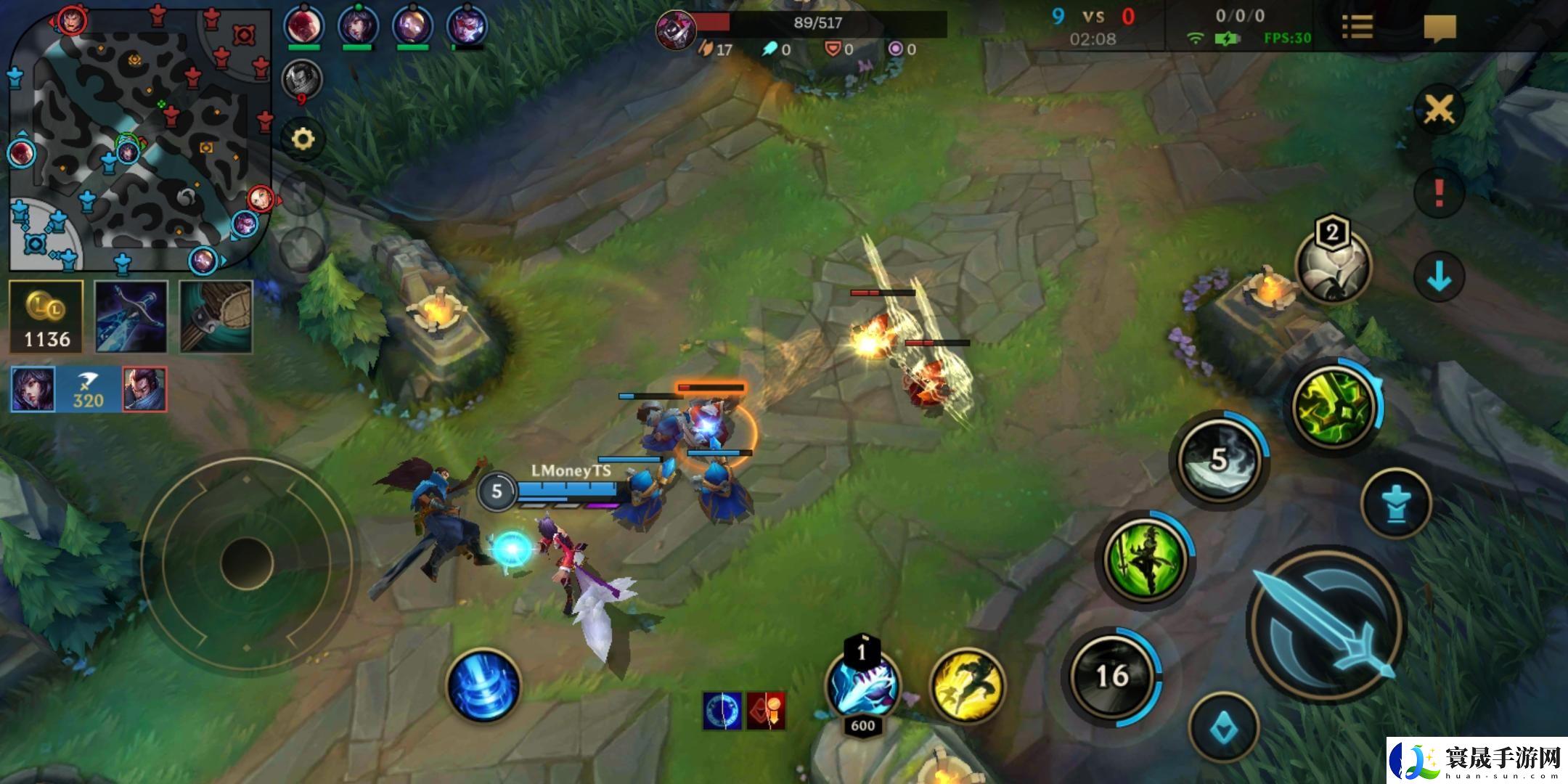The image size is (1568, 784).
Task: Tap the virtual movement joystick
Action: [x=246, y=563]
